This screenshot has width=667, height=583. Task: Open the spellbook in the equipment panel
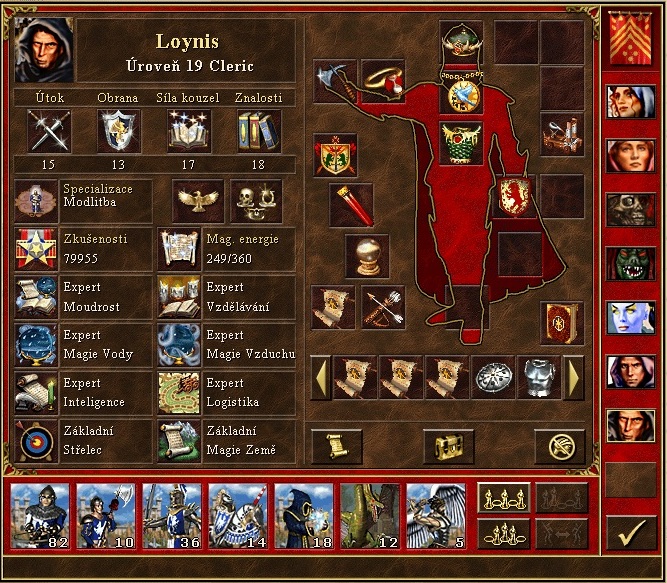coord(560,322)
